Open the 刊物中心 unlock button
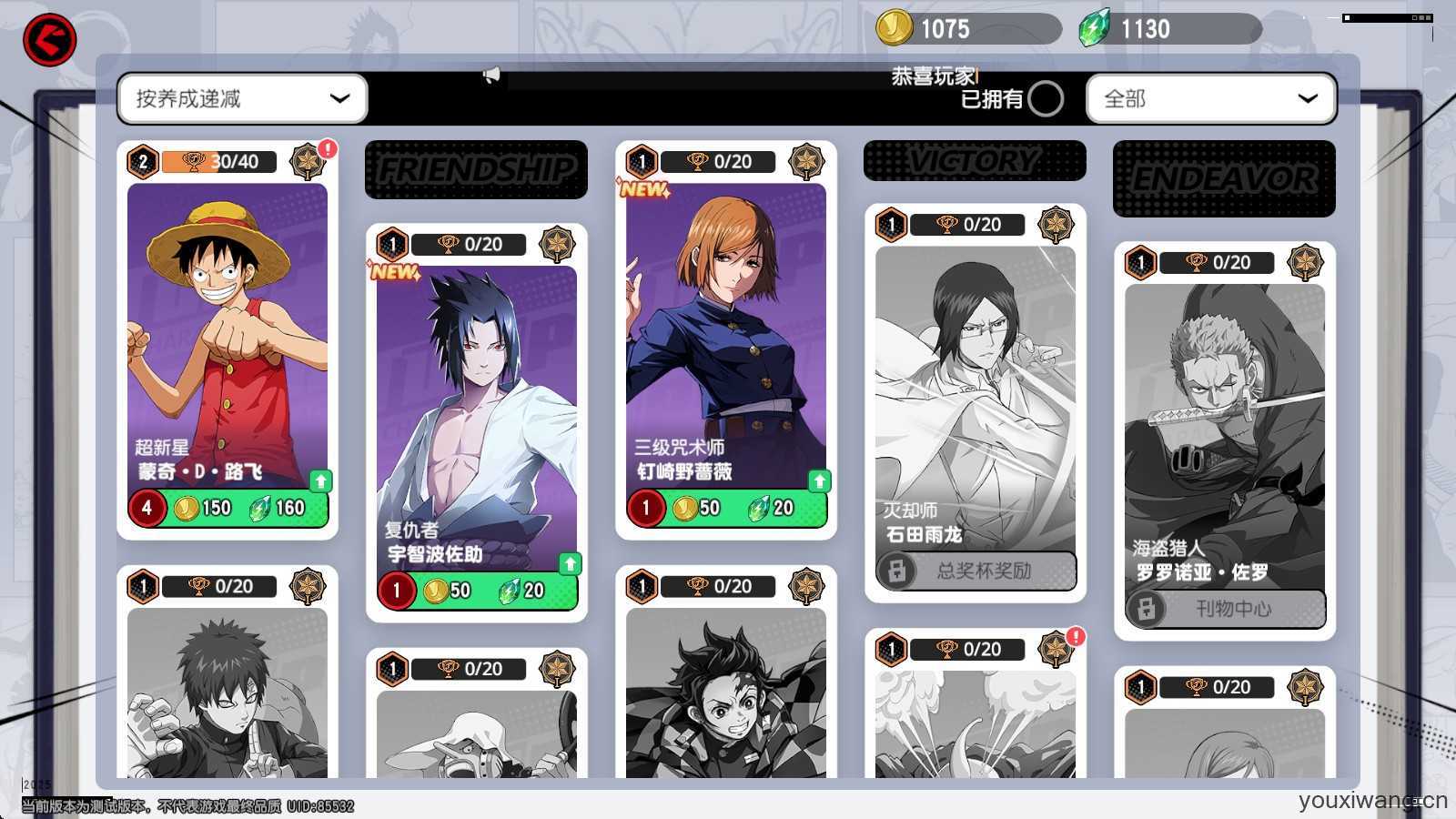The width and height of the screenshot is (1456, 819). tap(1225, 609)
